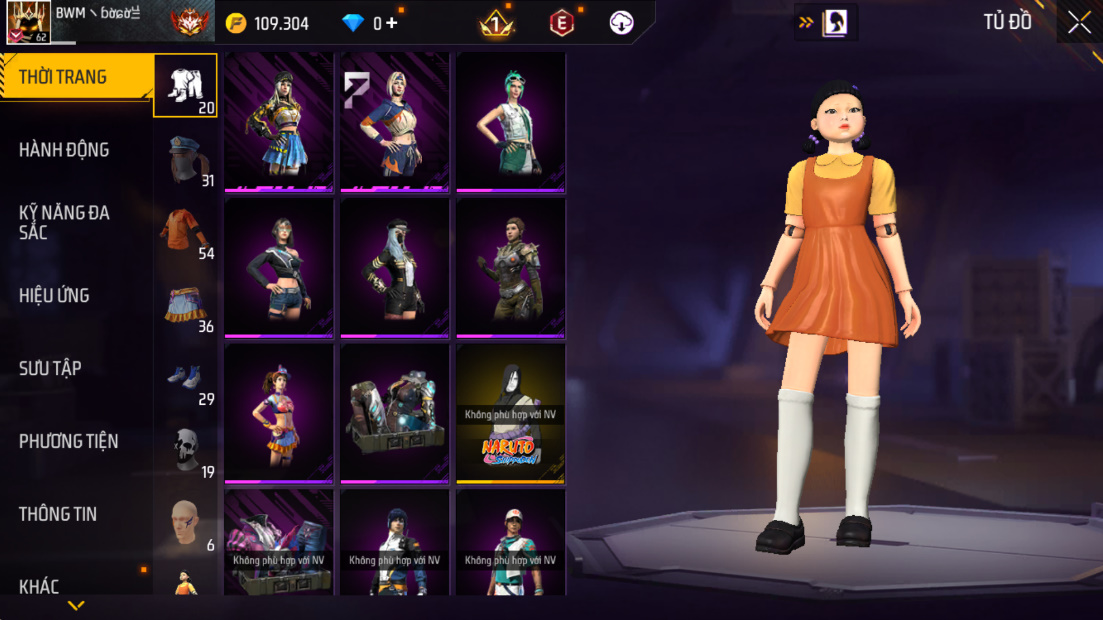Switch to the HÀNH ĐỘNG category

click(x=64, y=150)
